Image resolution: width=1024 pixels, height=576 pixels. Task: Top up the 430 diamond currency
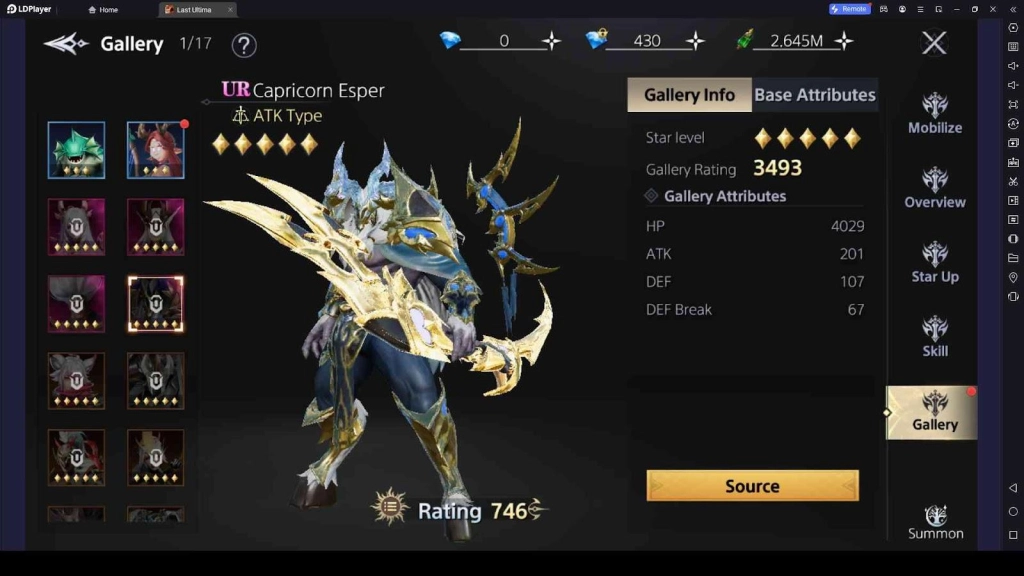pyautogui.click(x=695, y=41)
